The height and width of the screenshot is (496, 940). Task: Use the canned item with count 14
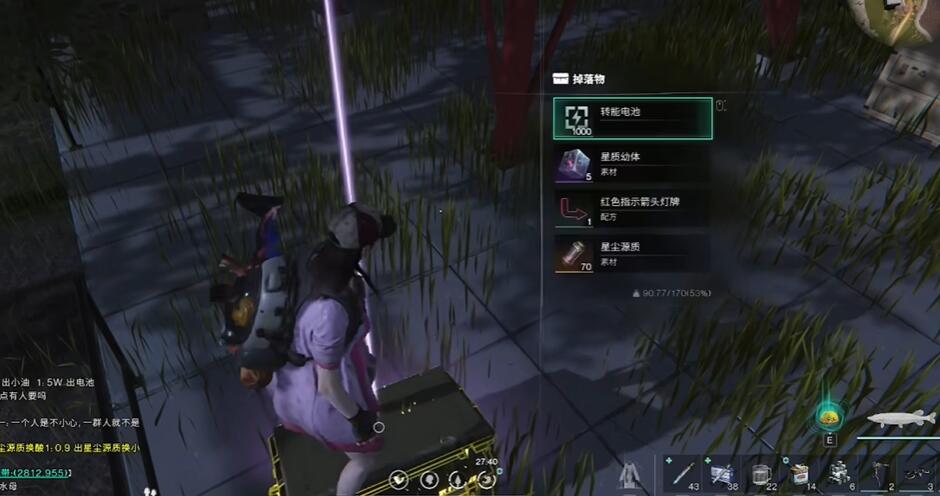799,473
